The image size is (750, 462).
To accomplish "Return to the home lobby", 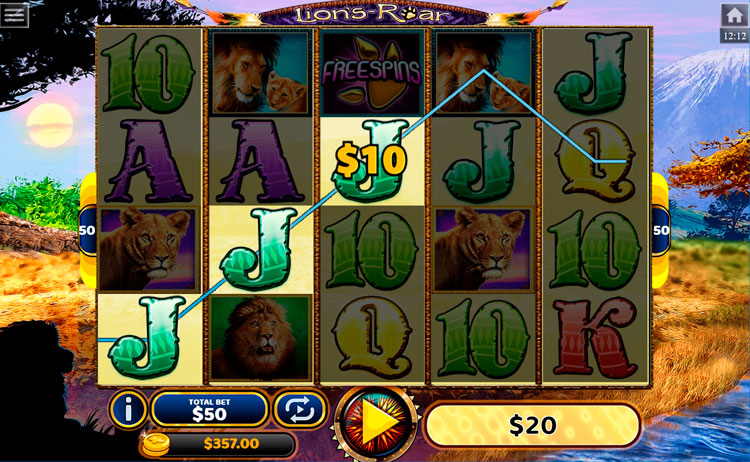I will coord(733,16).
